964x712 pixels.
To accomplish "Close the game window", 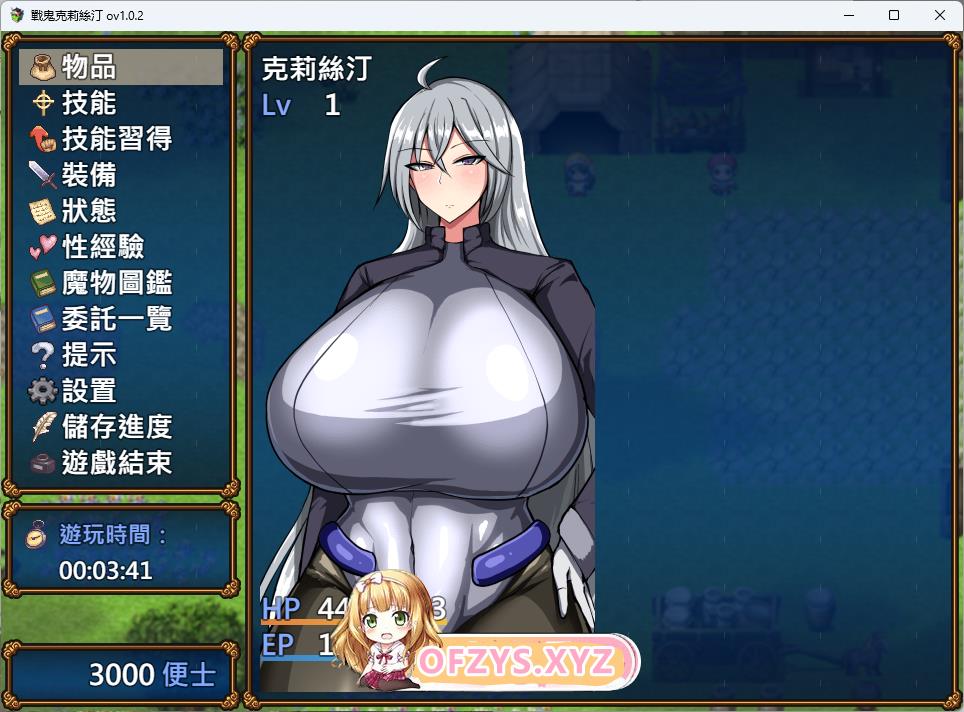I will tap(940, 15).
